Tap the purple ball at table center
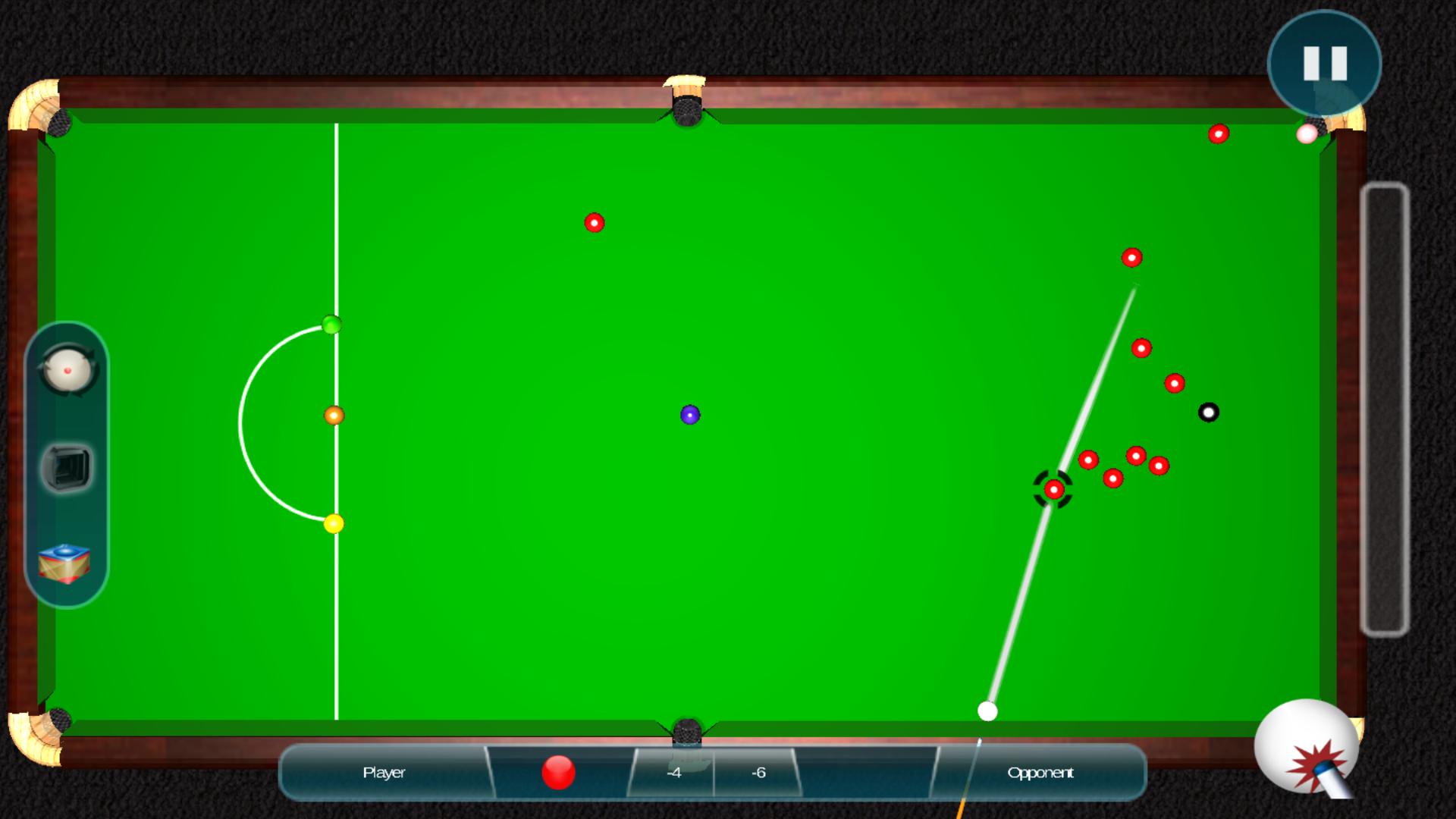This screenshot has width=1456, height=819. pyautogui.click(x=689, y=415)
